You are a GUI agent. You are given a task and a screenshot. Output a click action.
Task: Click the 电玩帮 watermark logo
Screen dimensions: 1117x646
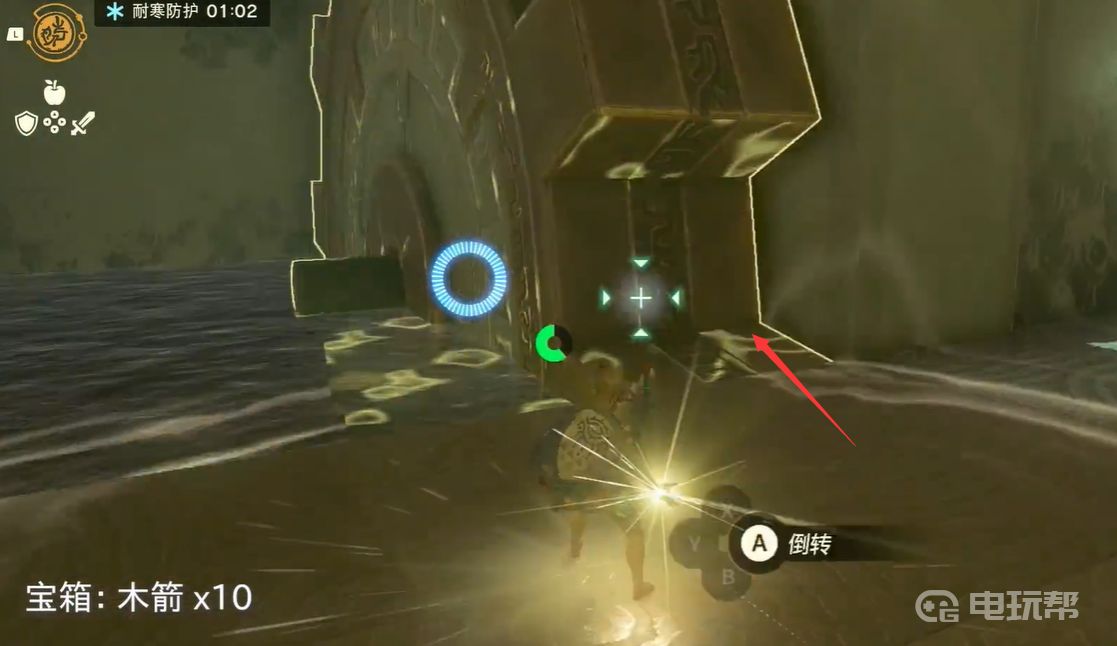coord(1000,606)
